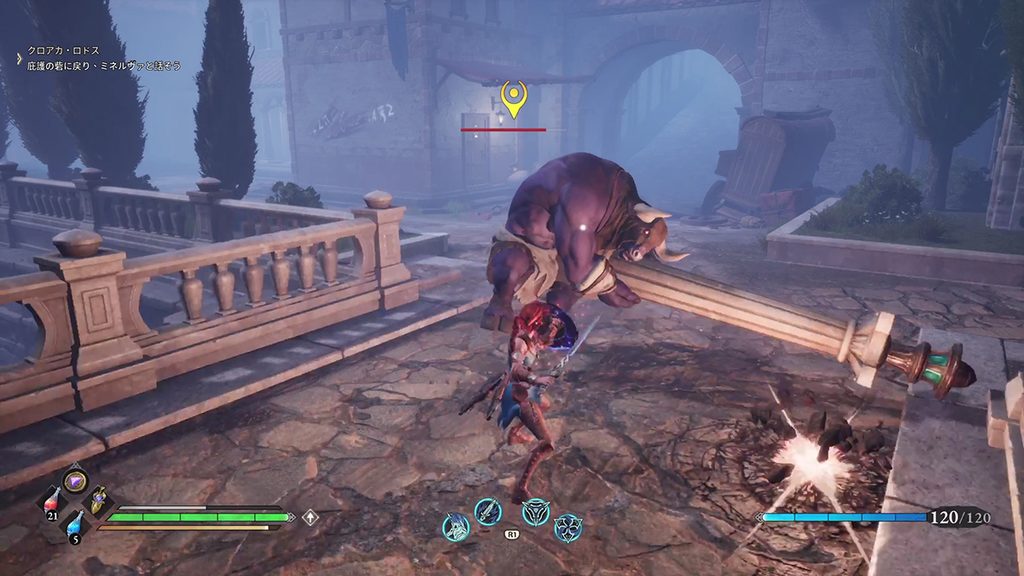Use the purple gem amulet item
1024x576 pixels.
tap(74, 481)
